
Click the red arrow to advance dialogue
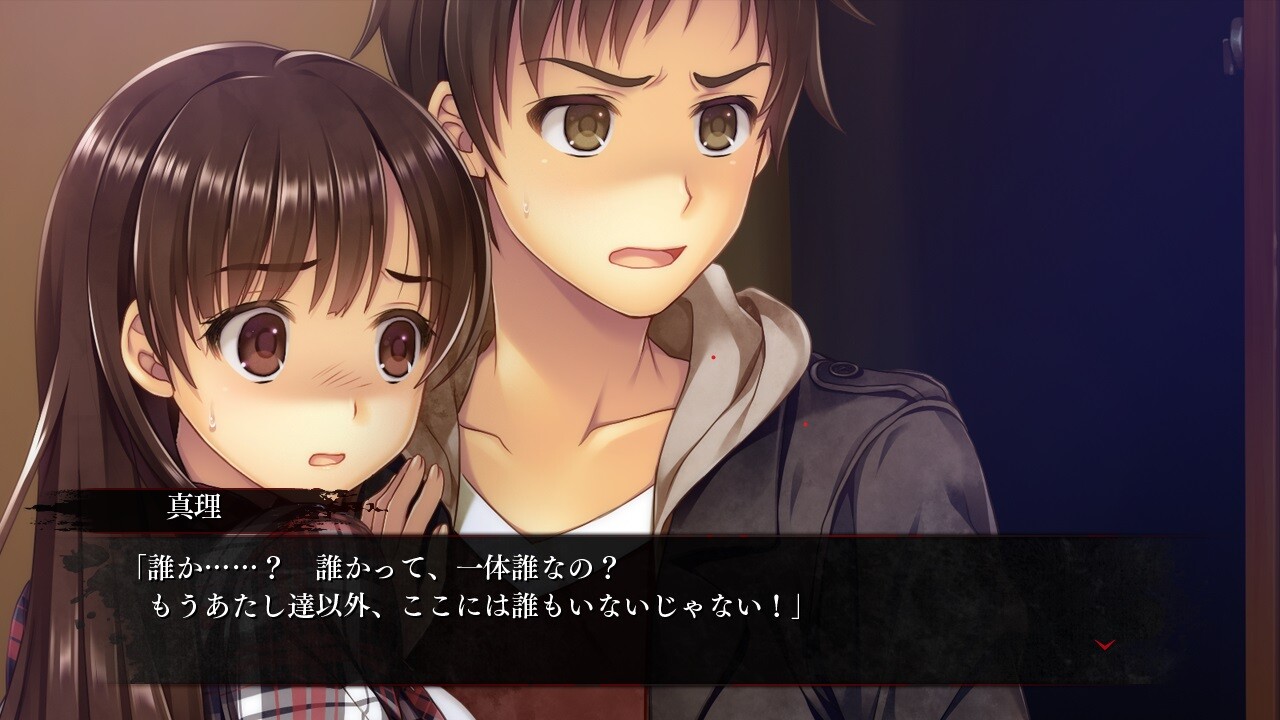pos(1105,645)
